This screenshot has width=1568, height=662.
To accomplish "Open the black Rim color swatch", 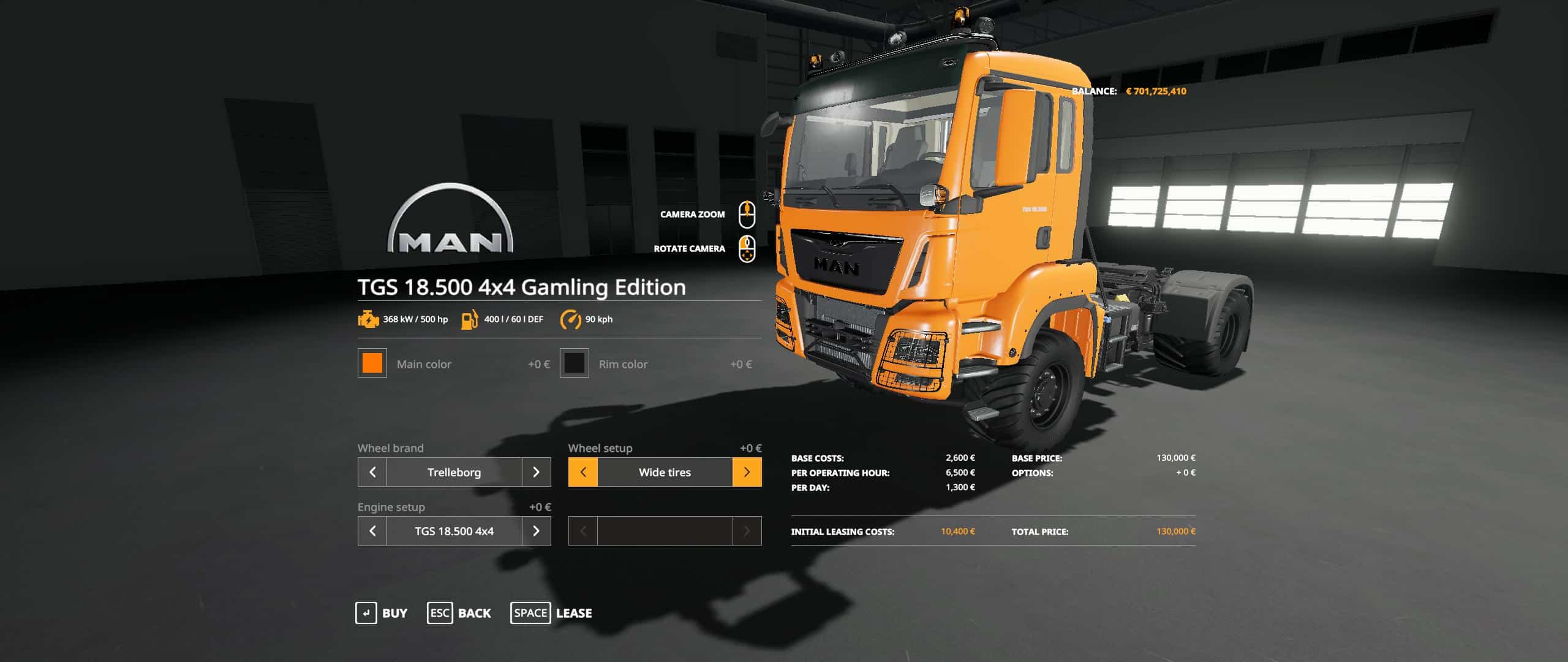I will [x=575, y=363].
